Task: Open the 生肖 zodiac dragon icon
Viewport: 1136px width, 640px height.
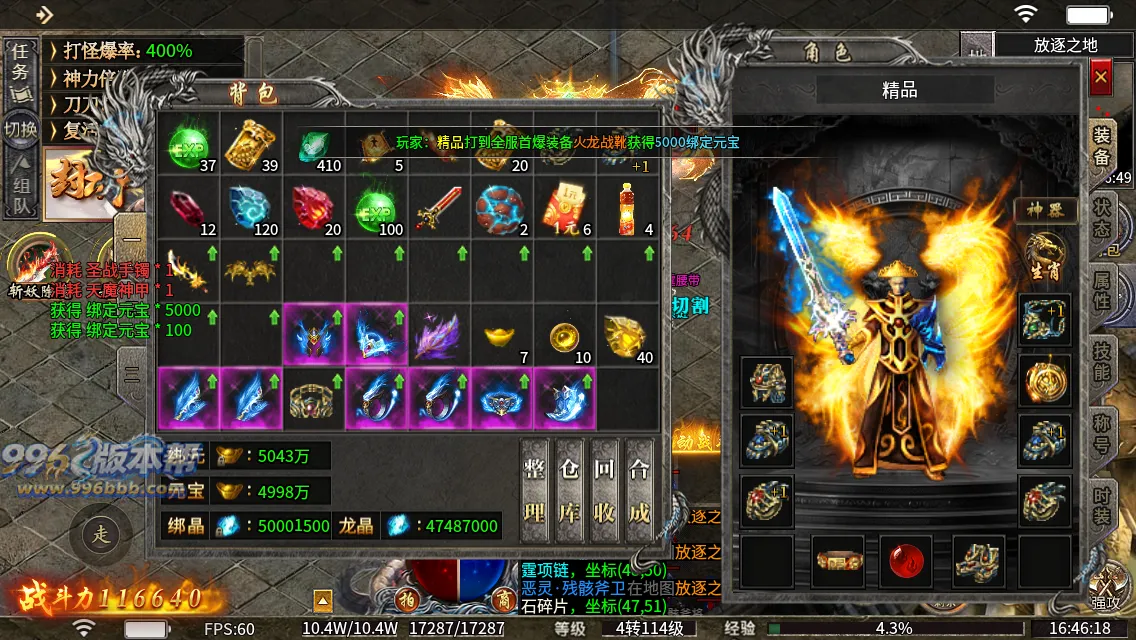Action: click(1046, 254)
